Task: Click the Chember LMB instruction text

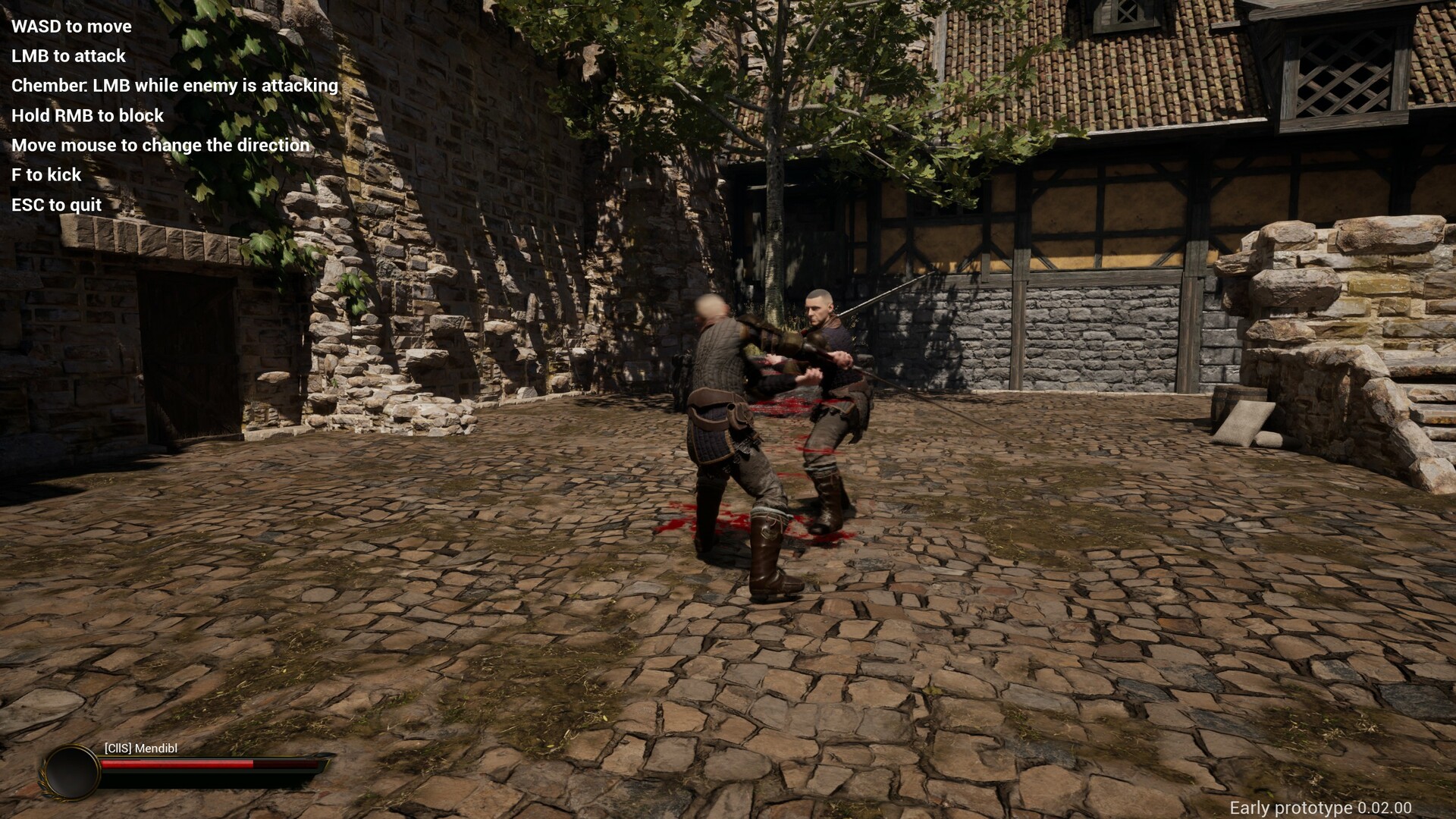Action: click(174, 86)
